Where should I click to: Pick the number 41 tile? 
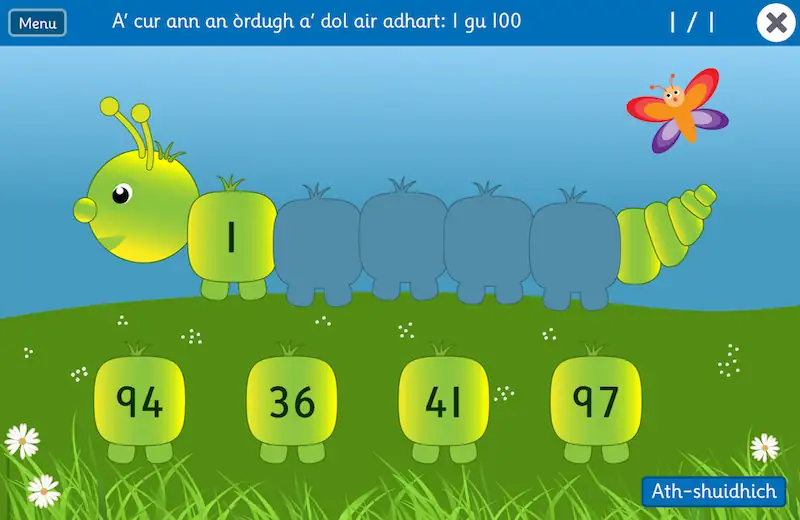point(443,402)
